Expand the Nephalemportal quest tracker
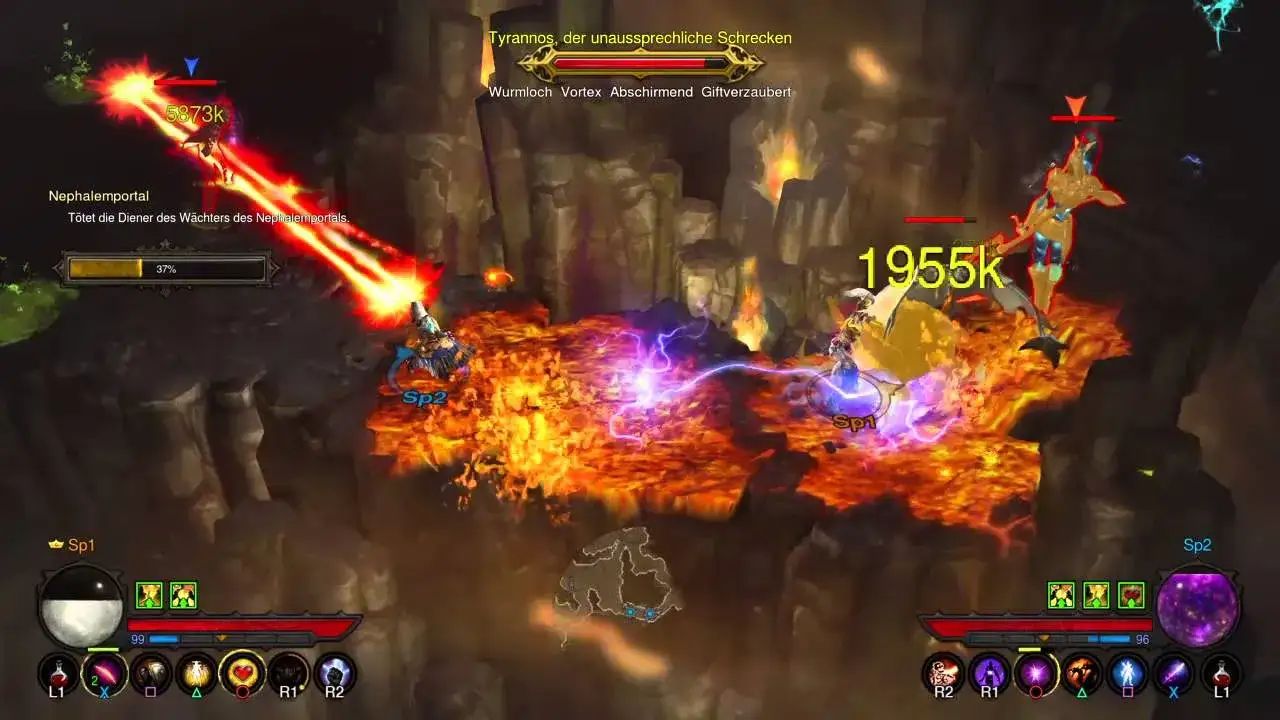 pos(100,196)
